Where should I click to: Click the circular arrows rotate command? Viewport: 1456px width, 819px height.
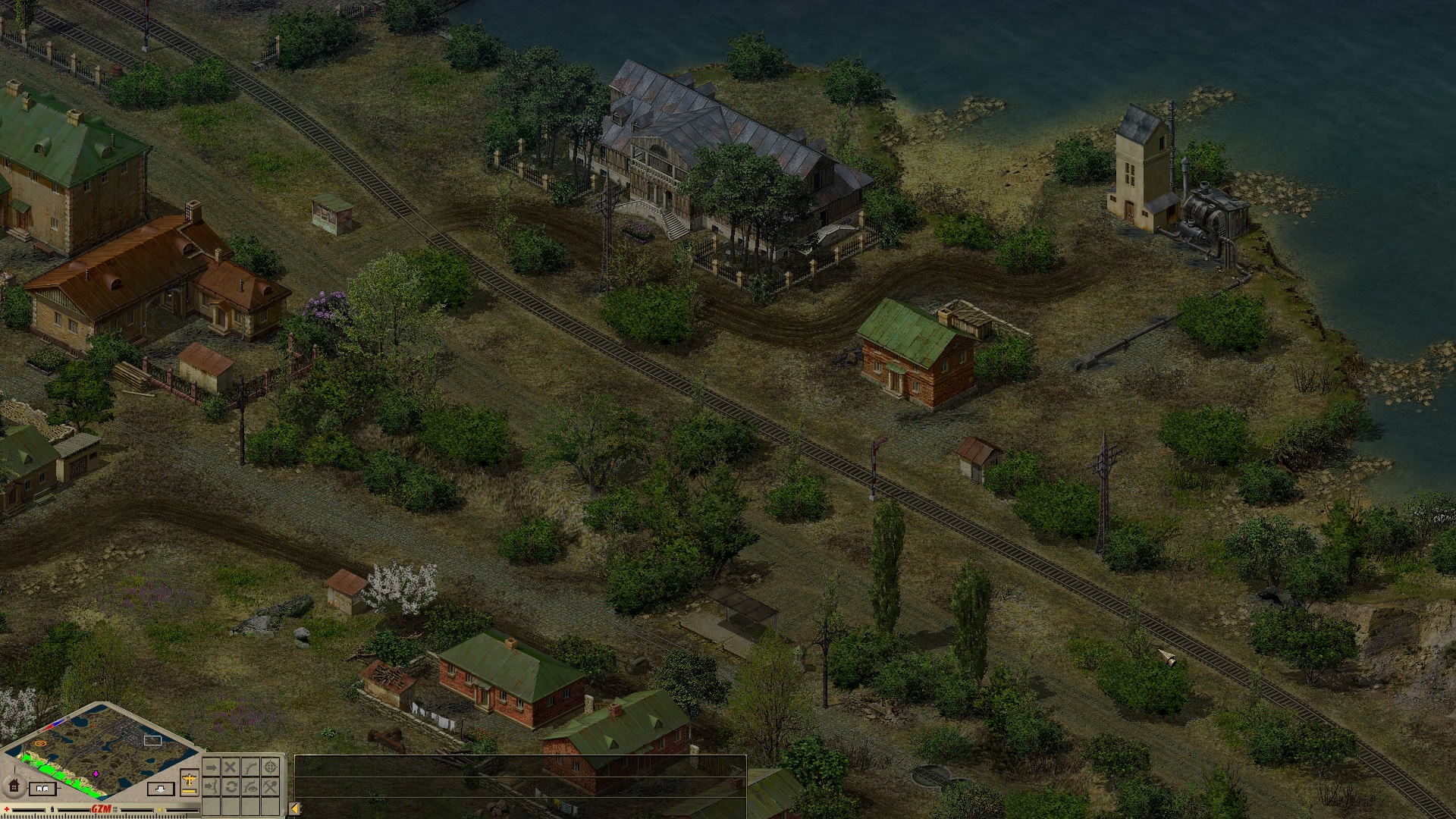point(231,786)
